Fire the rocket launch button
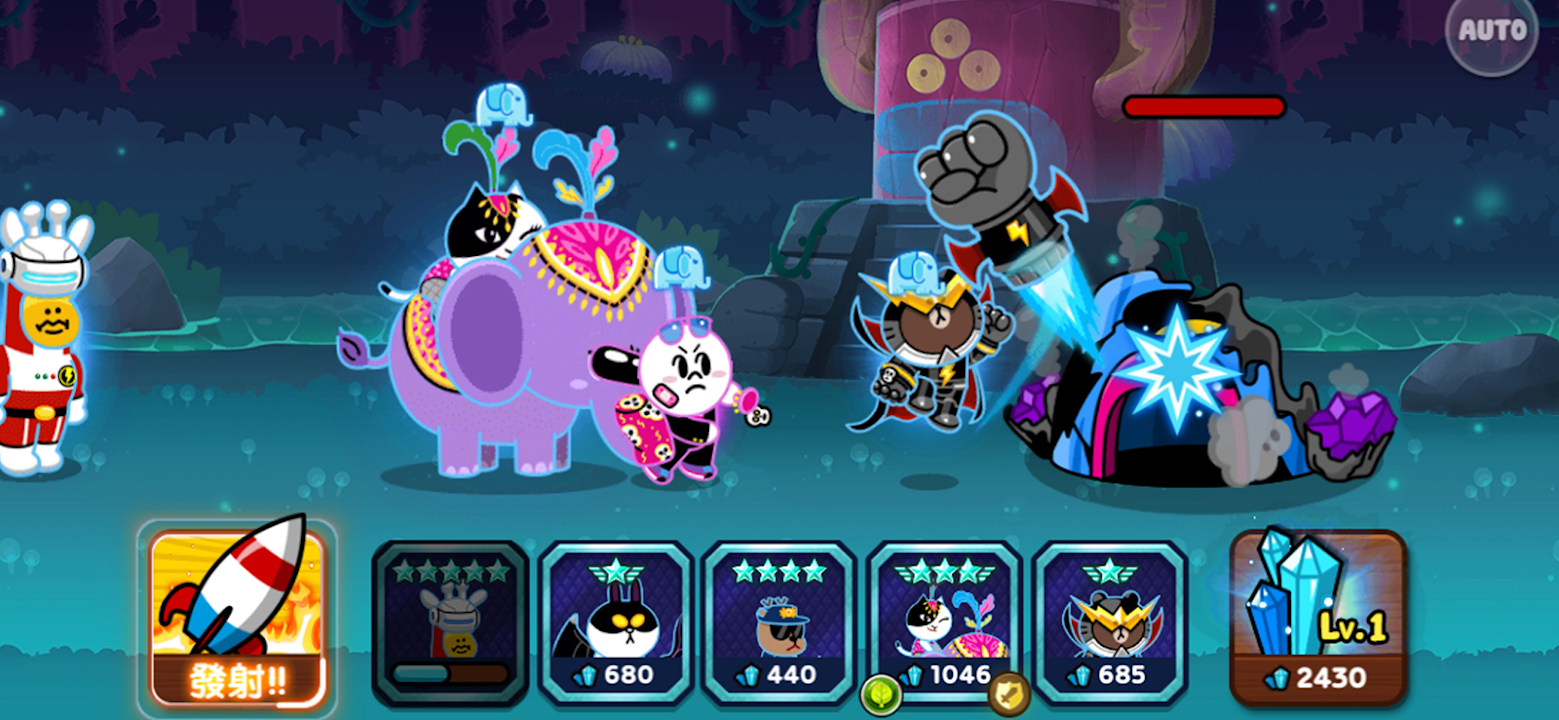1559x720 pixels. (237, 616)
